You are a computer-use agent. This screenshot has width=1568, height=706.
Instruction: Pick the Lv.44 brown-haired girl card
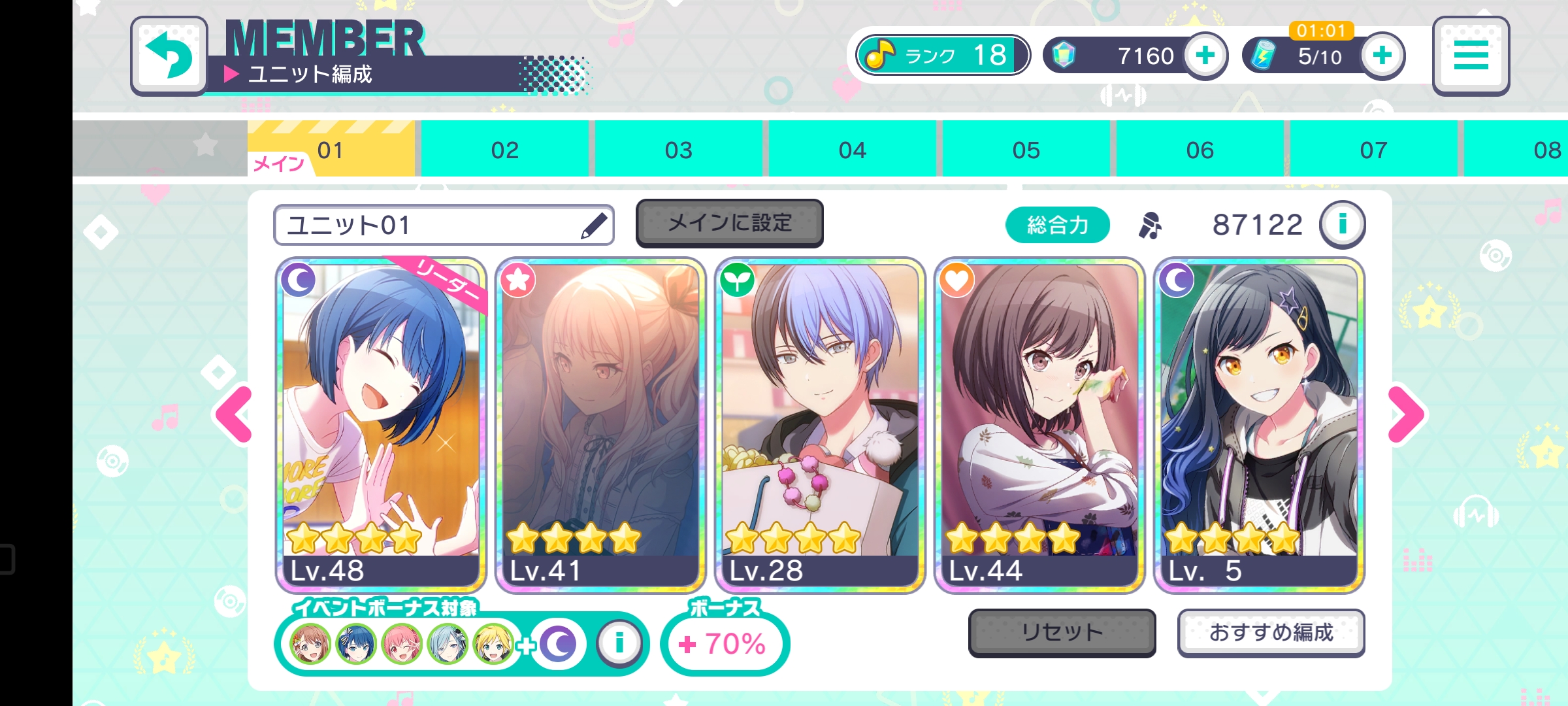point(1039,425)
